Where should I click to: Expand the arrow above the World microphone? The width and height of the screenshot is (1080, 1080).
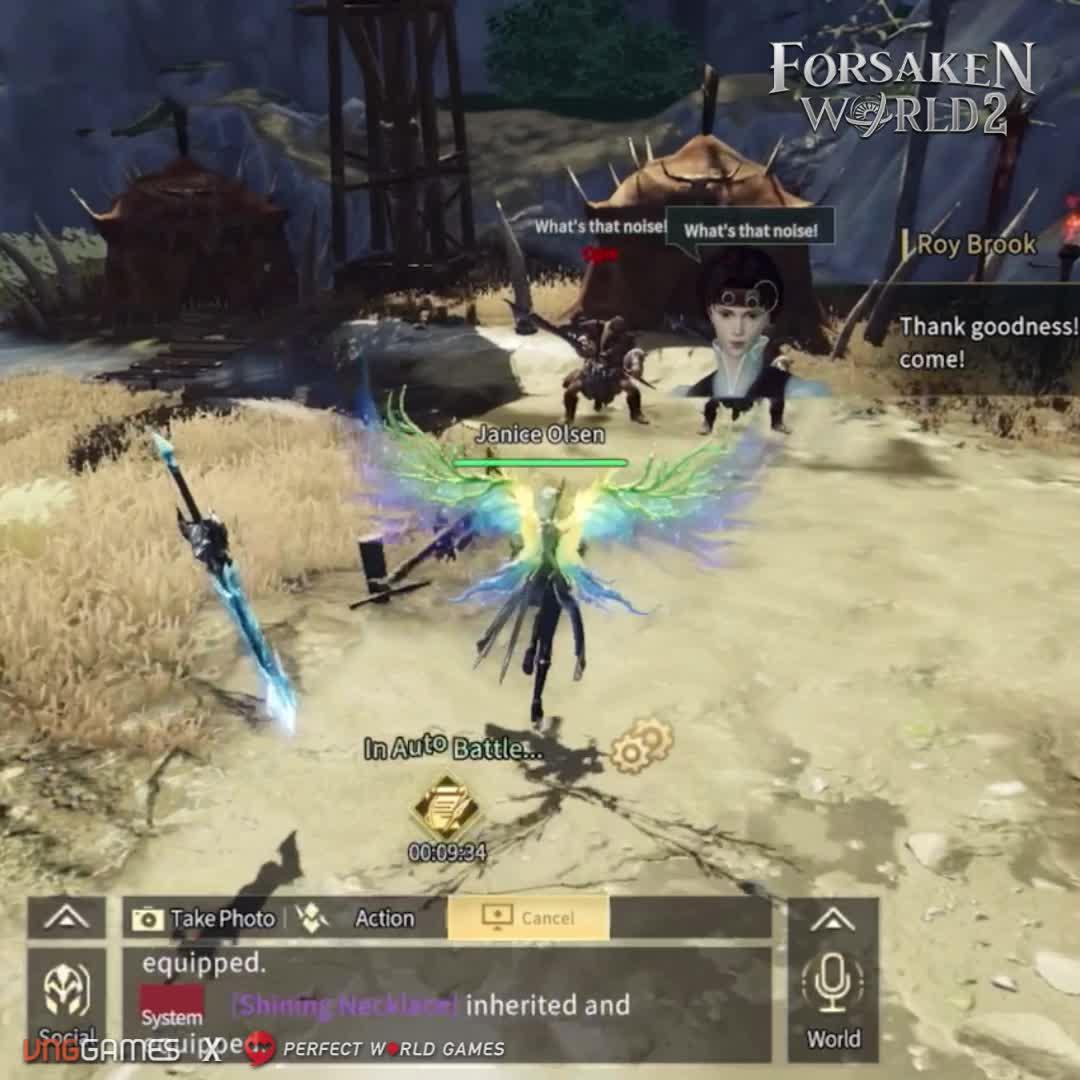click(x=833, y=918)
